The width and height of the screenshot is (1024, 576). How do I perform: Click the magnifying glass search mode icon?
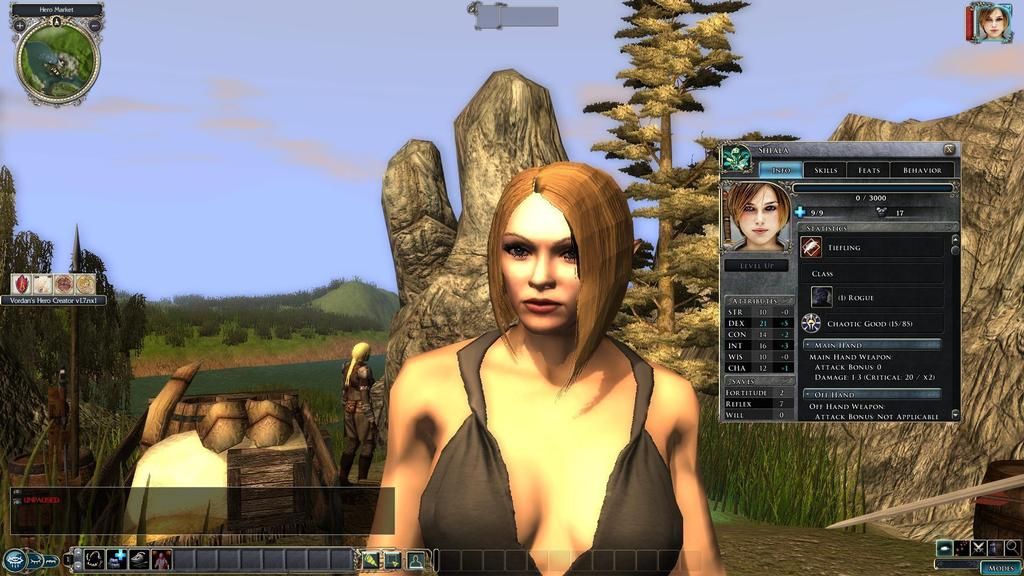1012,548
